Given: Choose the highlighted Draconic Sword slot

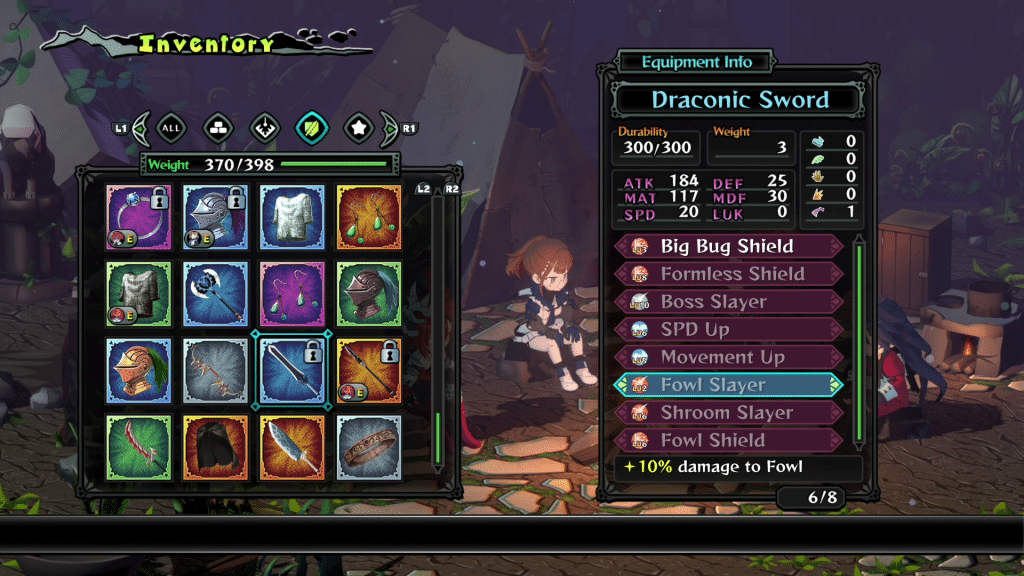Looking at the screenshot, I should 292,370.
